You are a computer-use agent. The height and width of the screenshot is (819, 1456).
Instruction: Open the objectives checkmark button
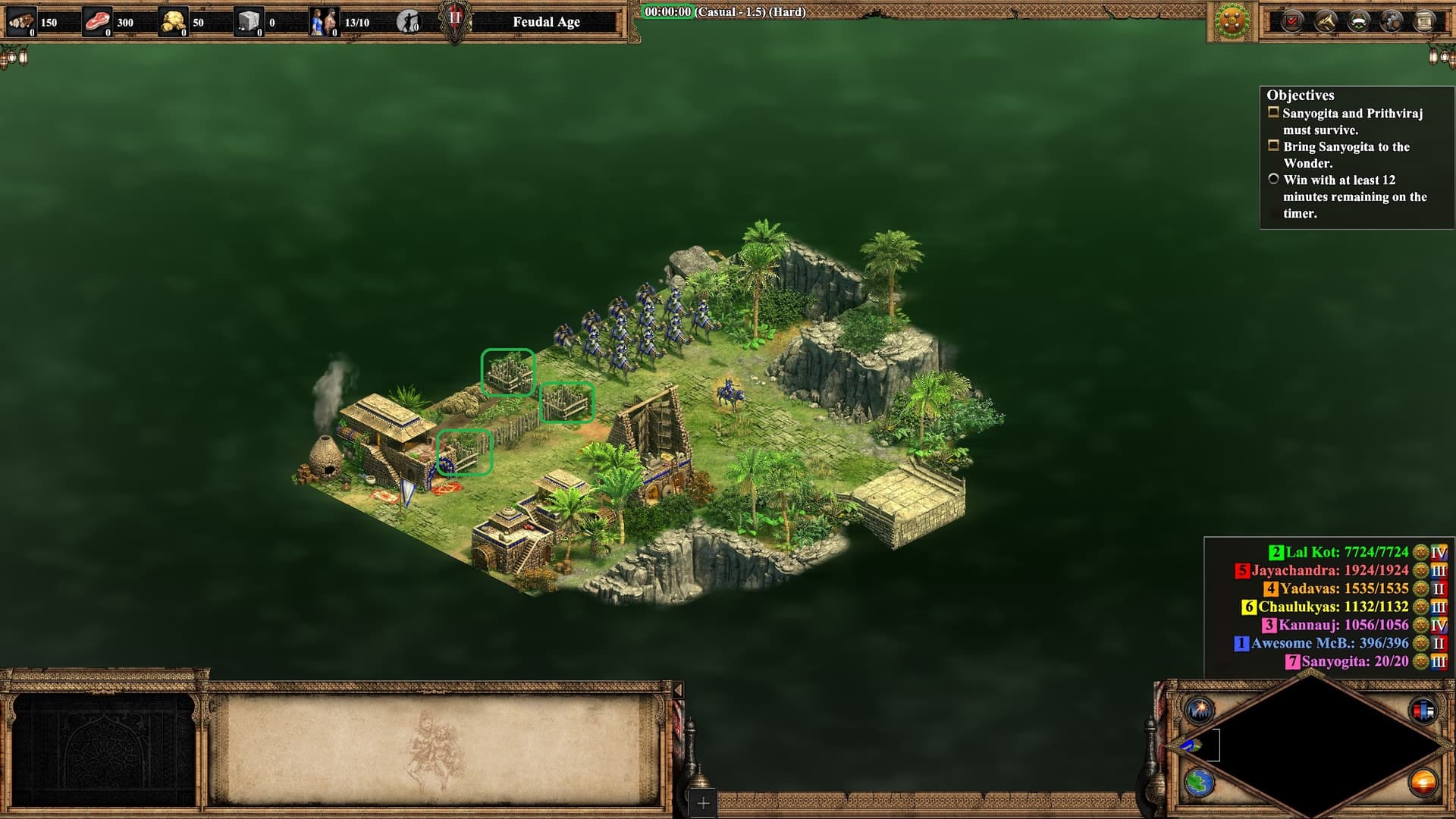[x=1292, y=21]
